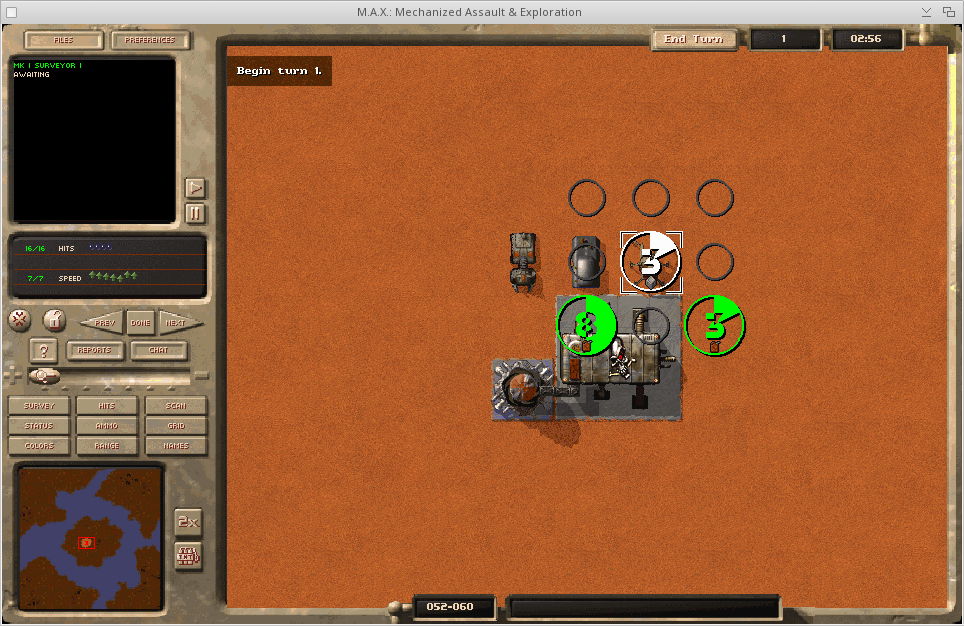Screen dimensions: 964x626
Task: Open the Preferences menu
Action: click(x=150, y=41)
